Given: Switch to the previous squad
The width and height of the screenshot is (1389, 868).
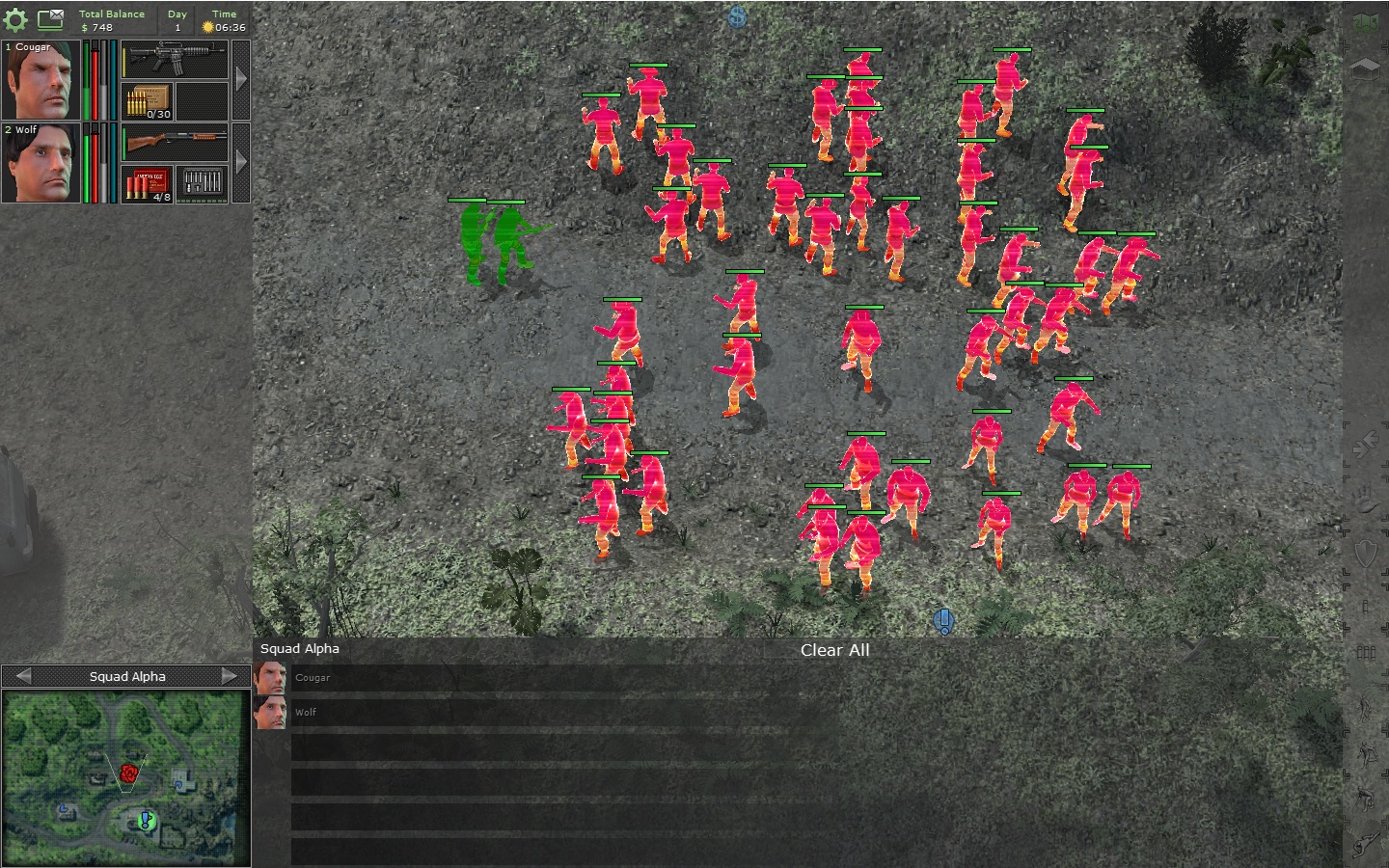Looking at the screenshot, I should 24,676.
